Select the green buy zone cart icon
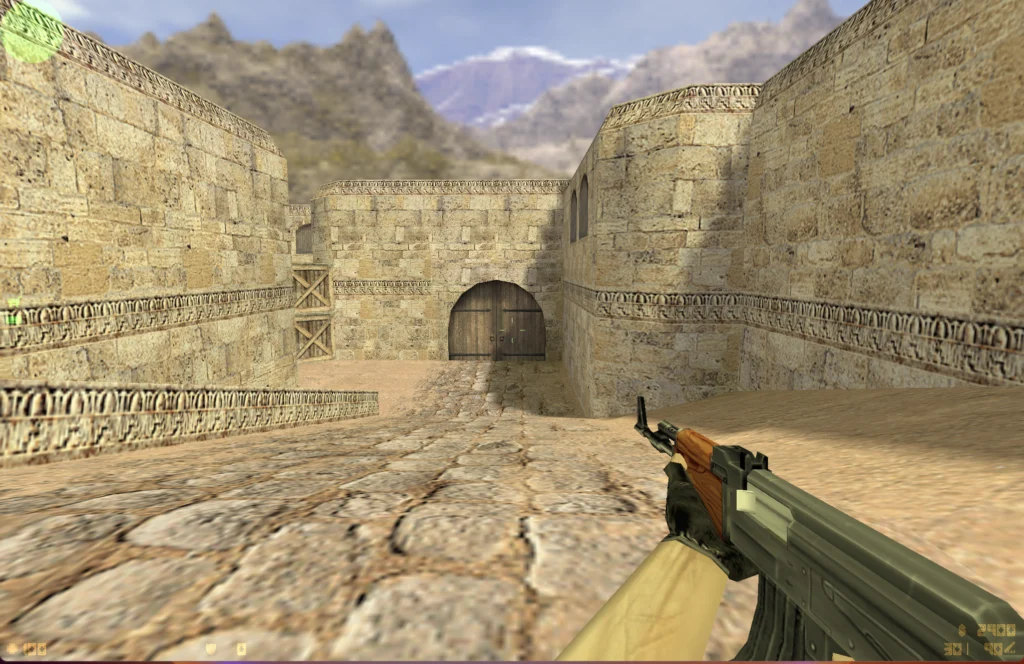The image size is (1024, 664). [x=13, y=303]
